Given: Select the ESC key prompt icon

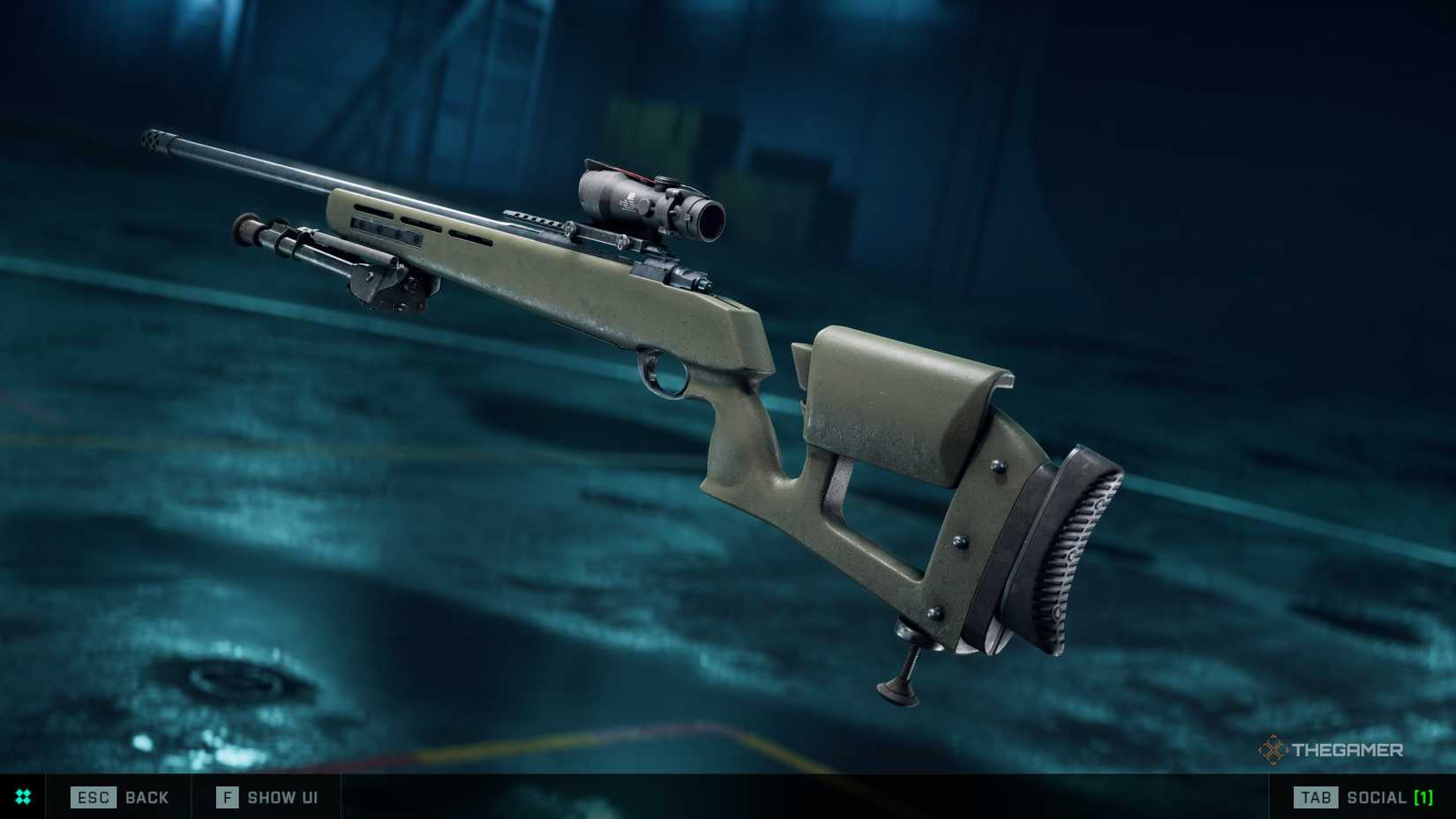Looking at the screenshot, I should (93, 797).
